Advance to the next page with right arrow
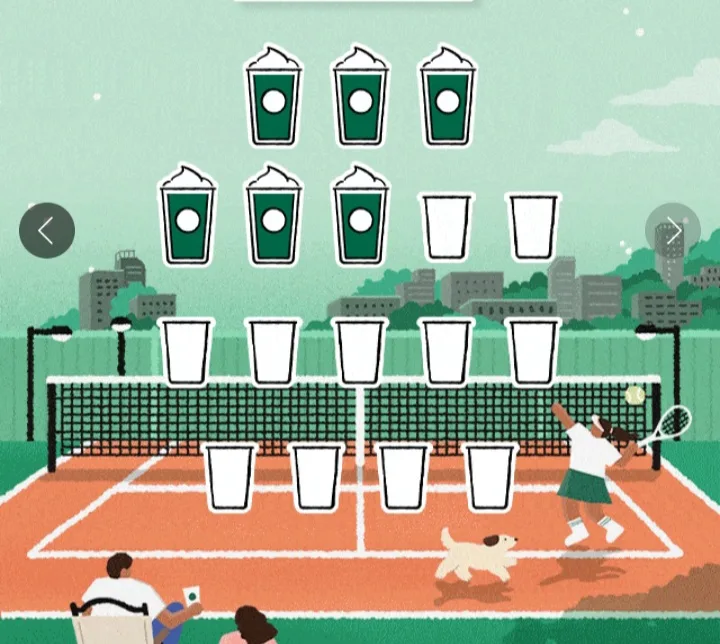Viewport: 720px width, 644px height. 673,231
